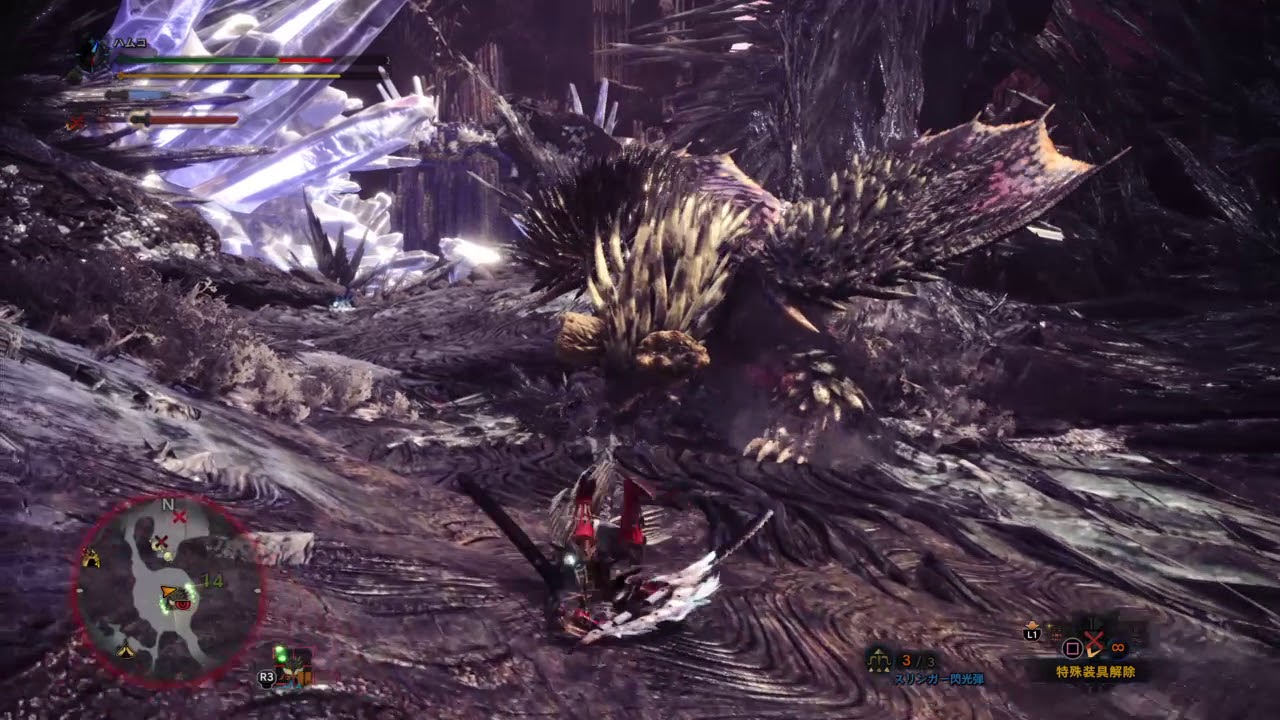
Task: Click the yellow camp tent marker on minimap
Action: (91, 559)
